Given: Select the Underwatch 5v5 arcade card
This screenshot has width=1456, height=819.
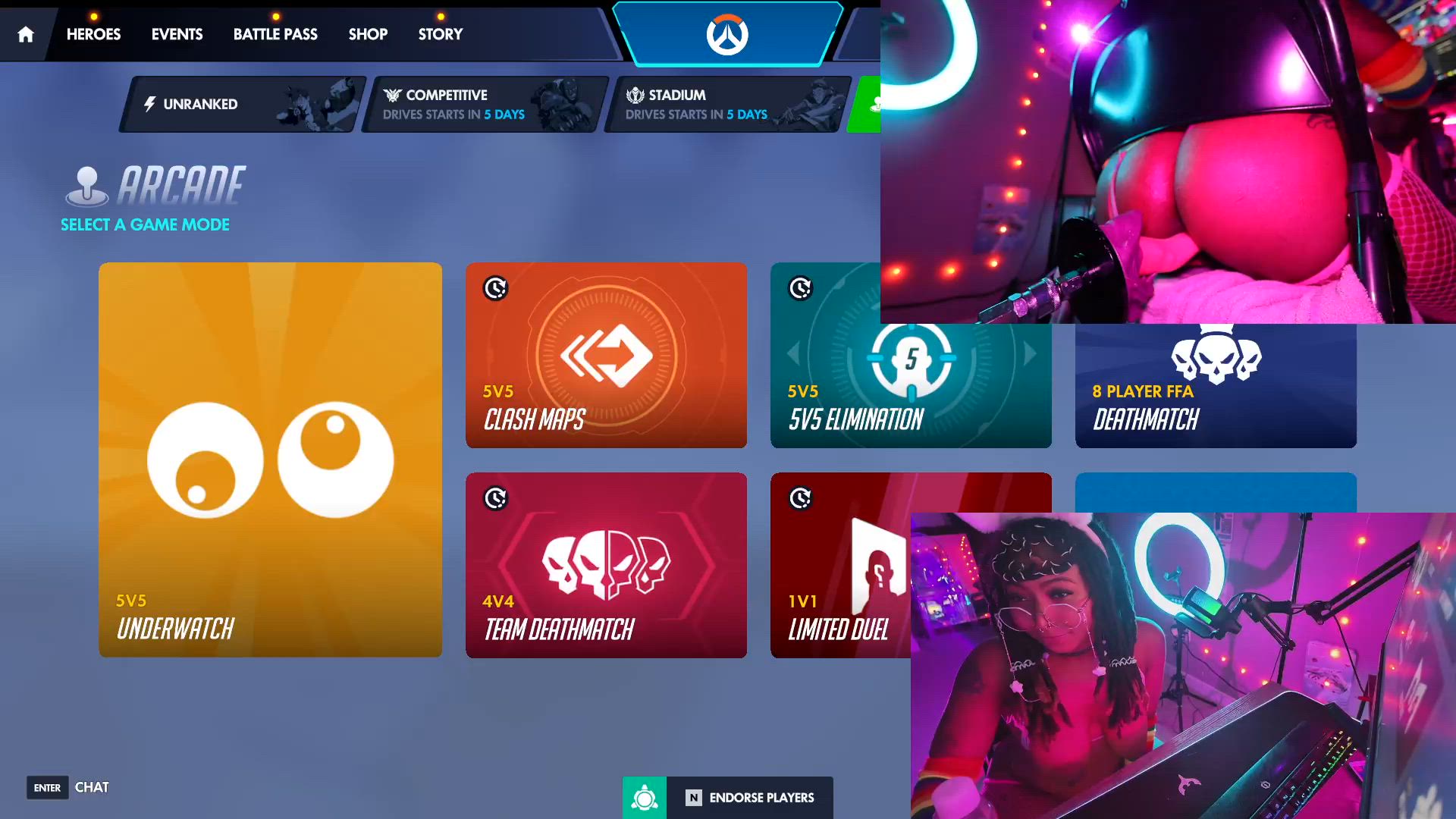Looking at the screenshot, I should (x=270, y=459).
